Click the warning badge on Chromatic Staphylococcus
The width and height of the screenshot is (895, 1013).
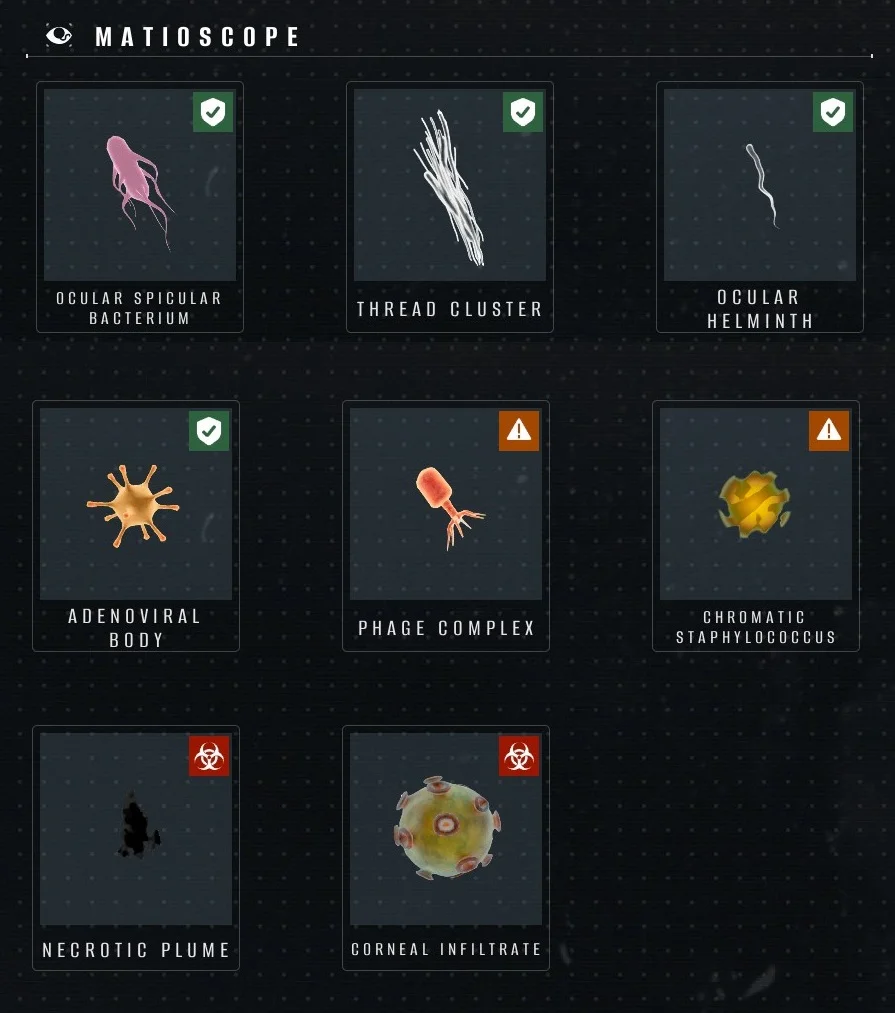[x=829, y=431]
